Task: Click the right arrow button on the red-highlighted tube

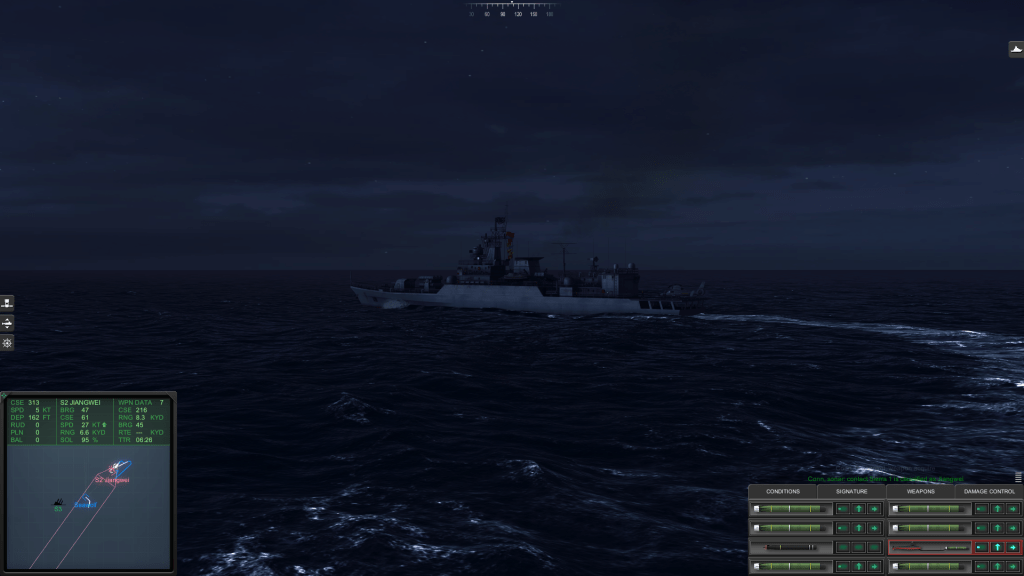Action: pyautogui.click(x=1013, y=547)
